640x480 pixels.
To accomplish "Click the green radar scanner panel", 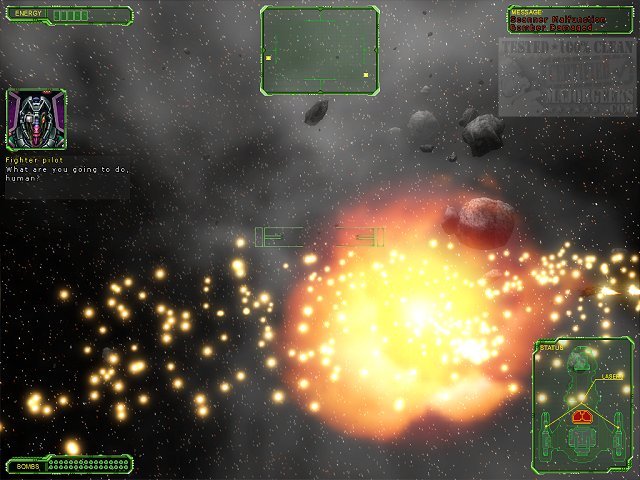I will (x=320, y=51).
